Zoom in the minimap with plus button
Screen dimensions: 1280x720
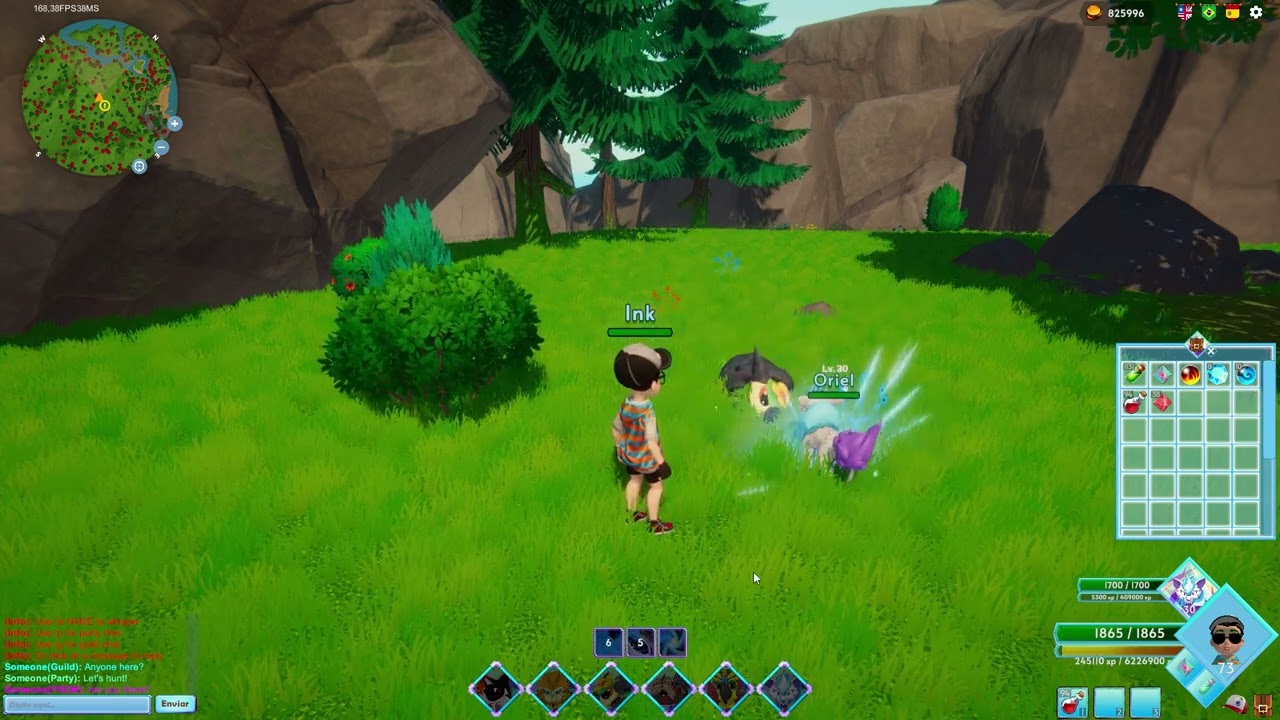point(175,124)
